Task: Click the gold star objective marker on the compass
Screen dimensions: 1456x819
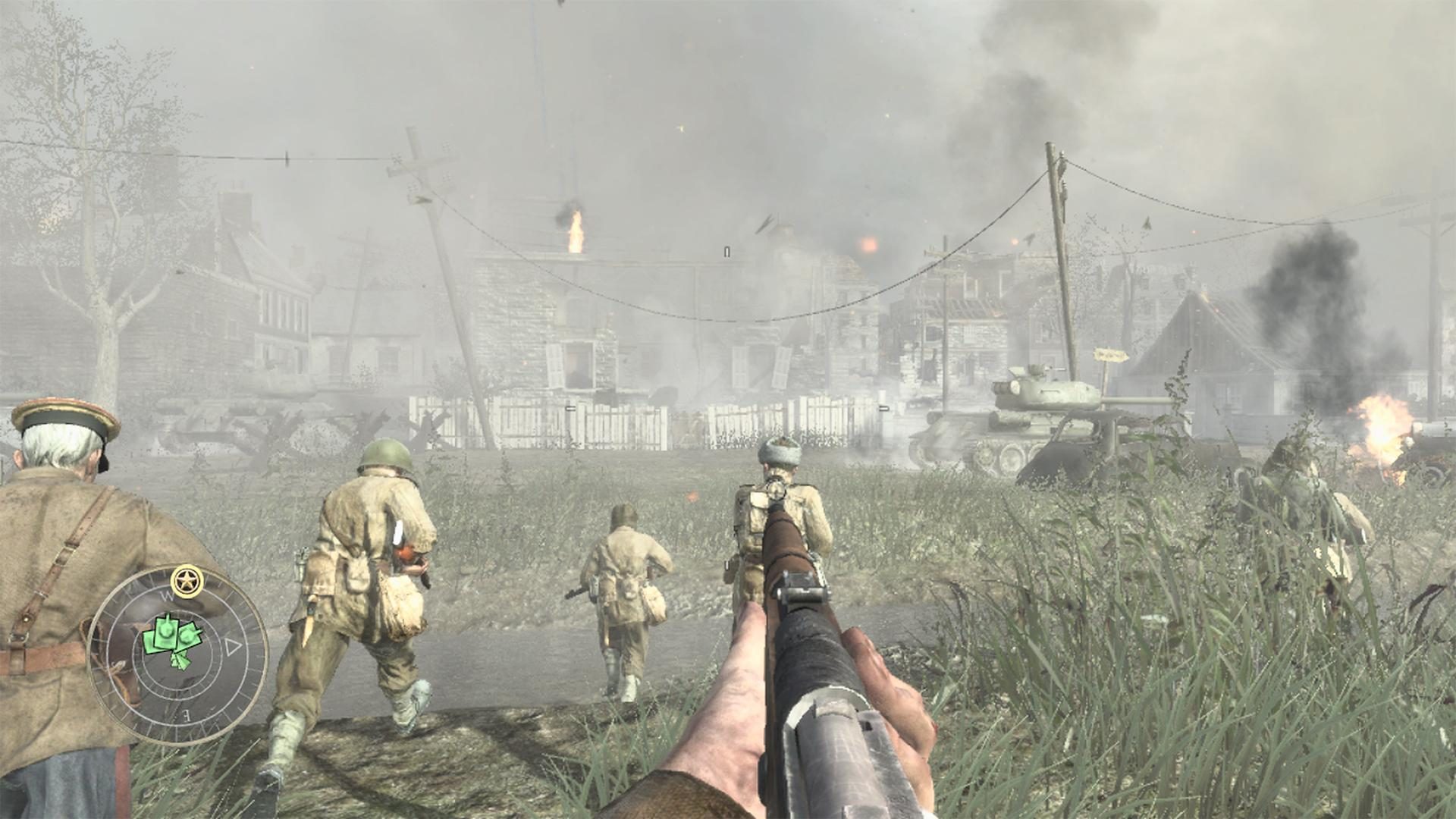Action: point(185,580)
